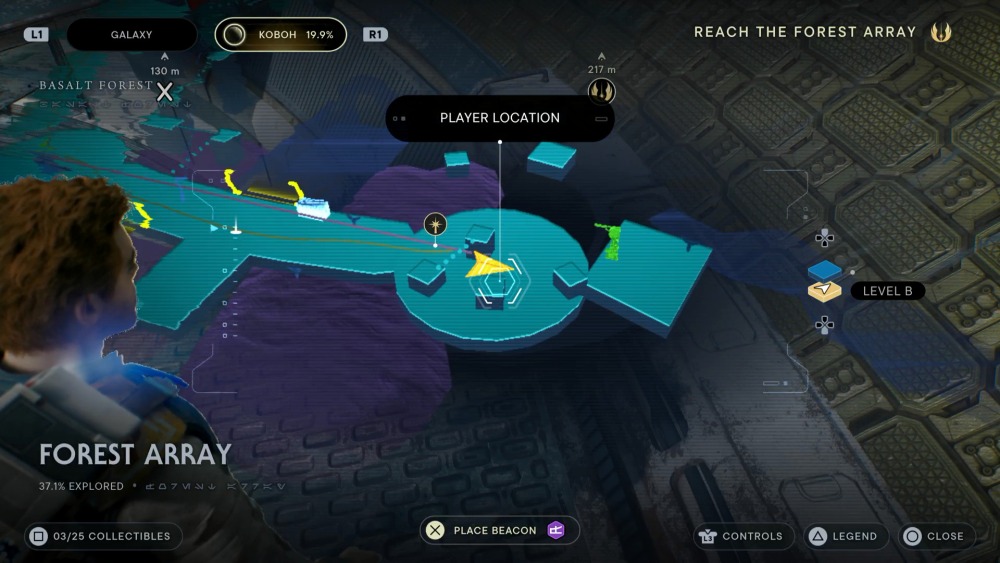The height and width of the screenshot is (563, 1000).
Task: Open the 03/25 Collectibles list
Action: 103,536
